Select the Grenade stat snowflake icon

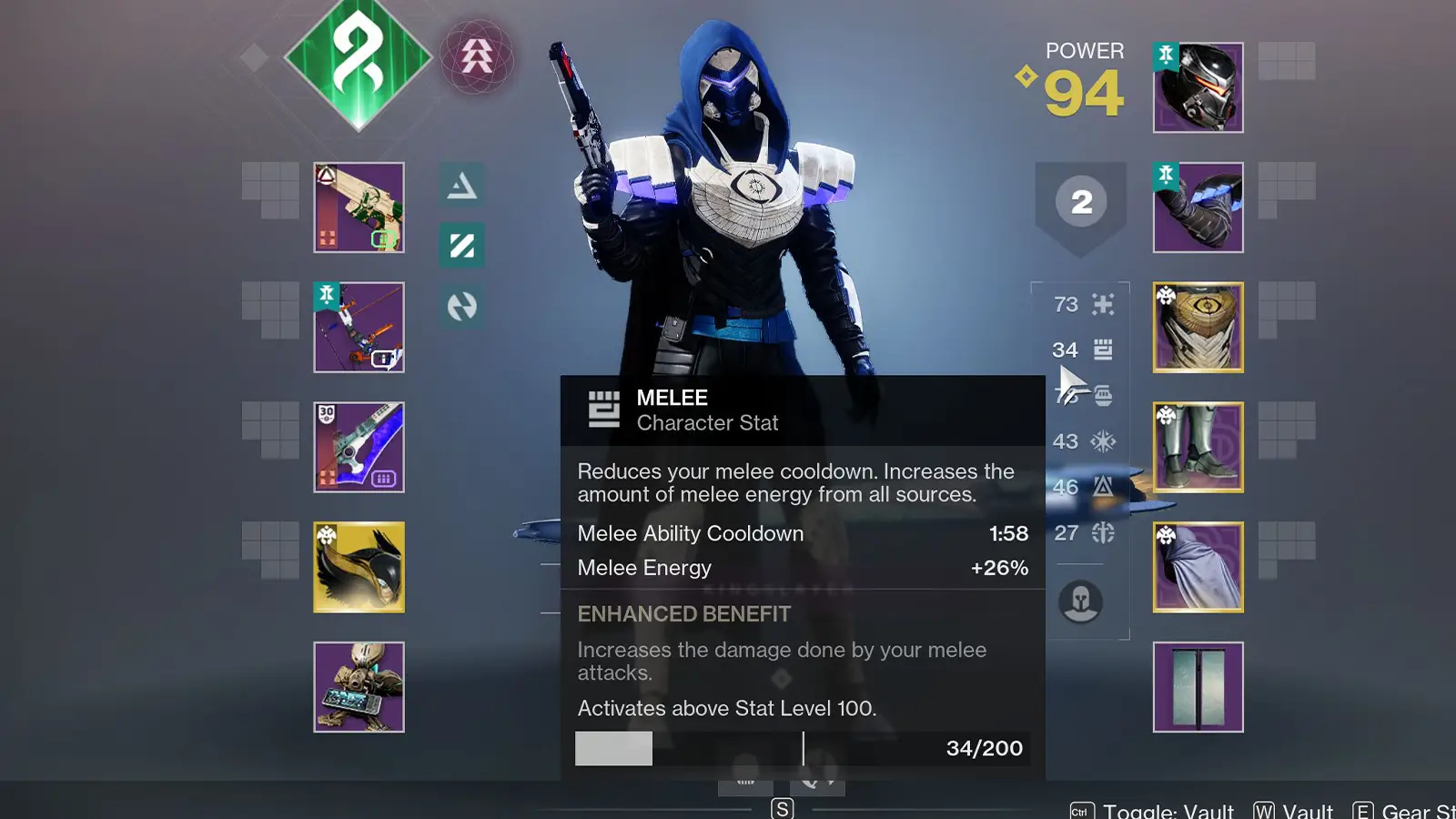click(x=1103, y=441)
